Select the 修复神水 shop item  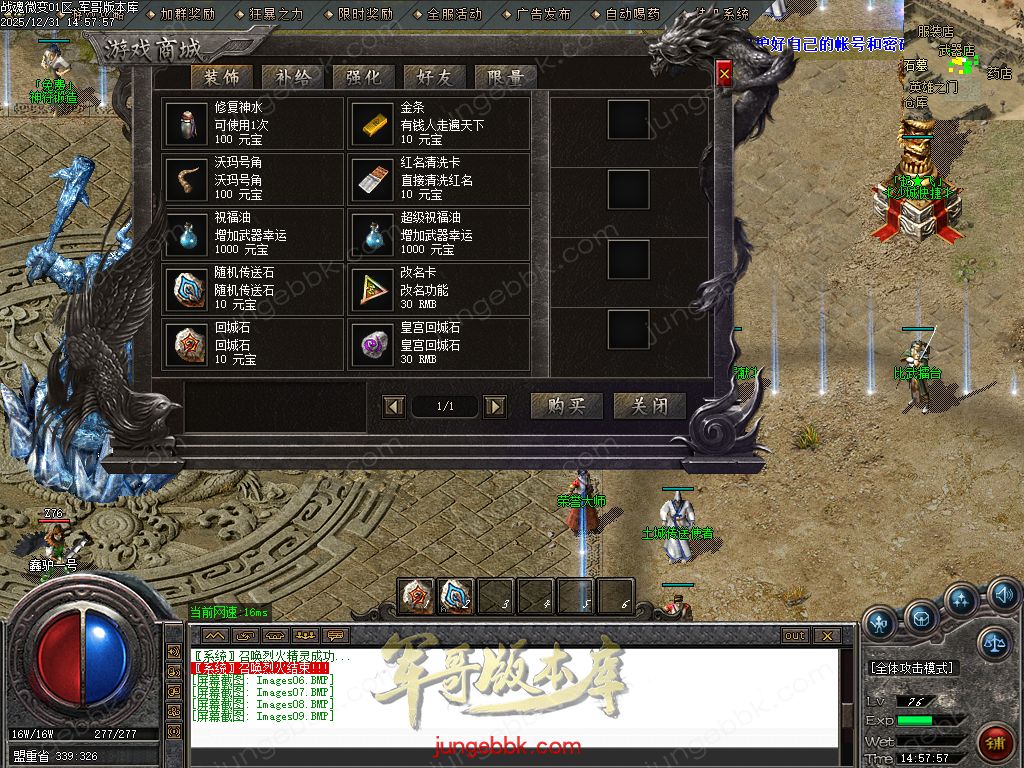click(253, 124)
